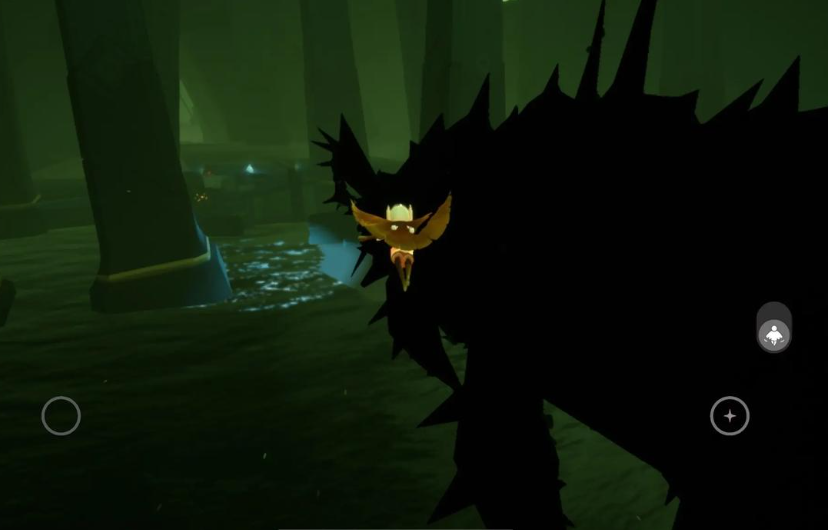Activate the four-point star call button
The image size is (828, 530).
point(730,416)
